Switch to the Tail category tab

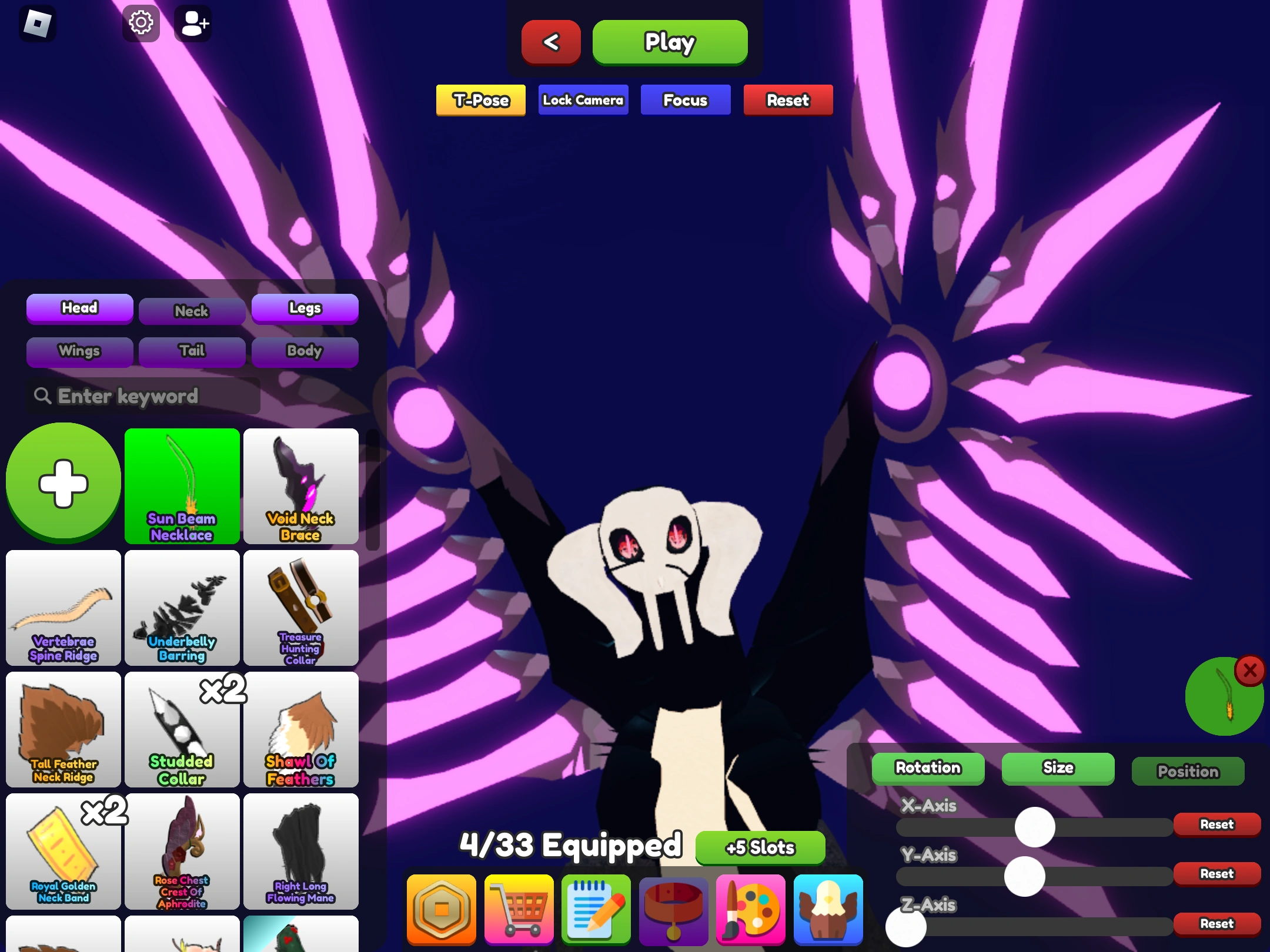(x=192, y=351)
